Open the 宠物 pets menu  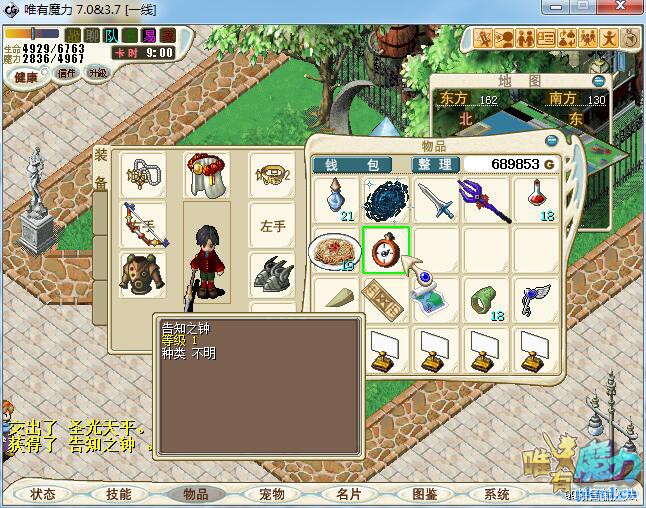click(271, 494)
